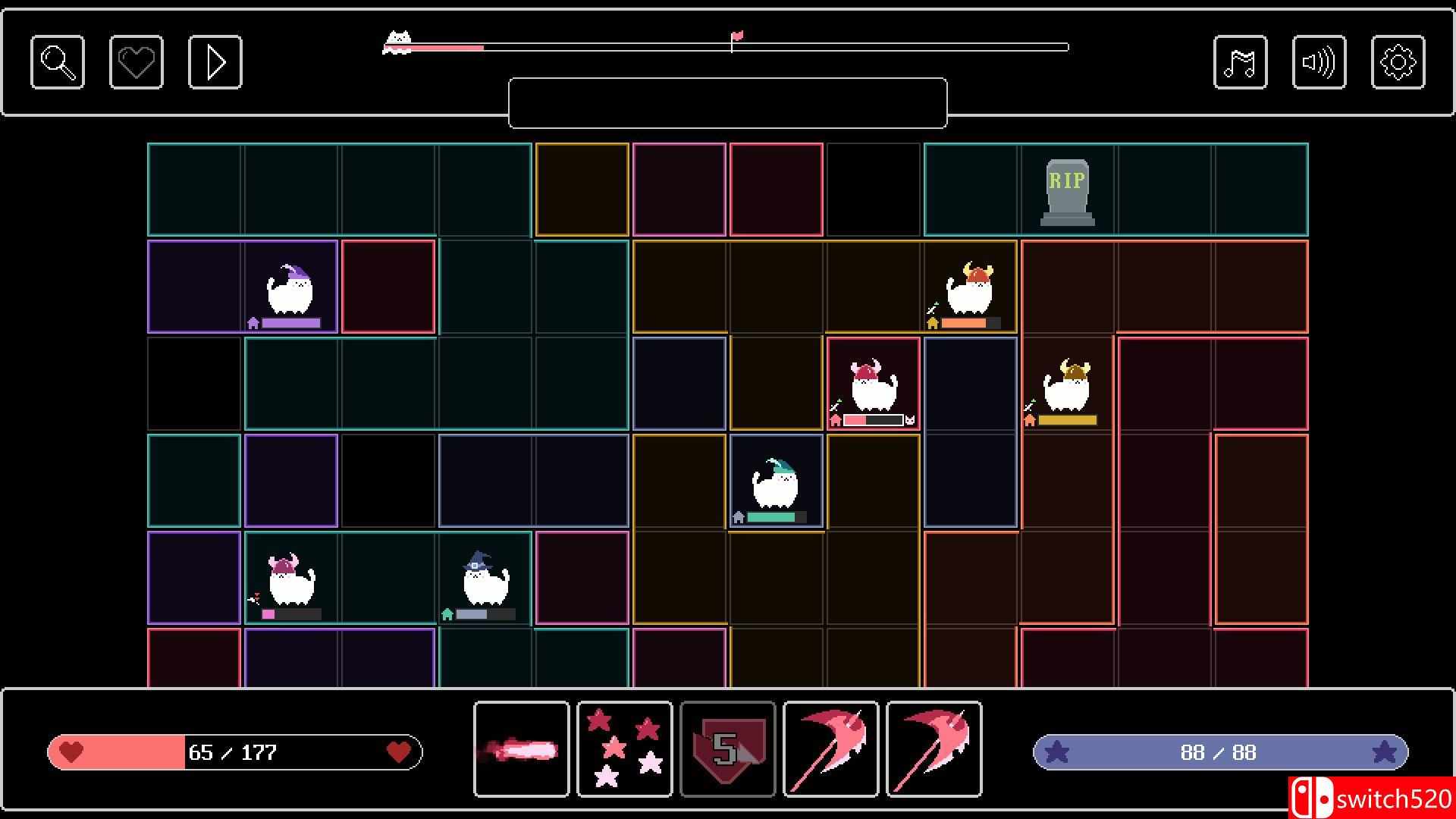Viewport: 1456px width, 819px height.
Task: Click the flag checkpoint on the top bar
Action: click(x=736, y=36)
